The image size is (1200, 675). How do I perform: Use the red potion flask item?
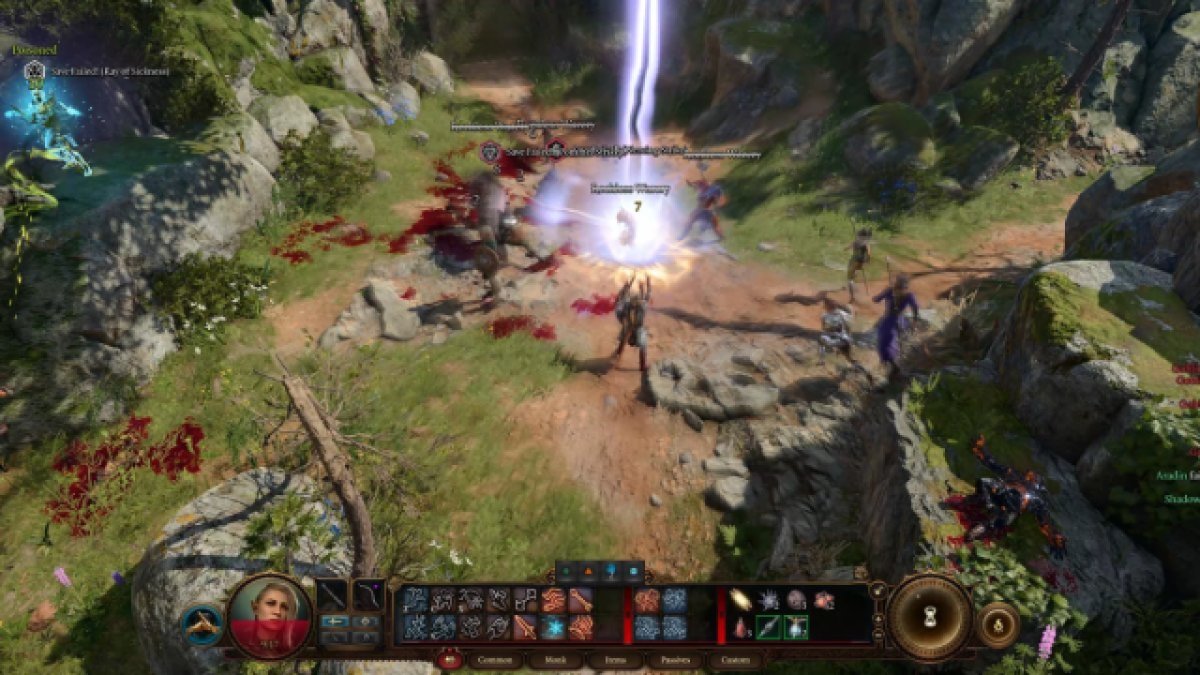click(x=740, y=627)
